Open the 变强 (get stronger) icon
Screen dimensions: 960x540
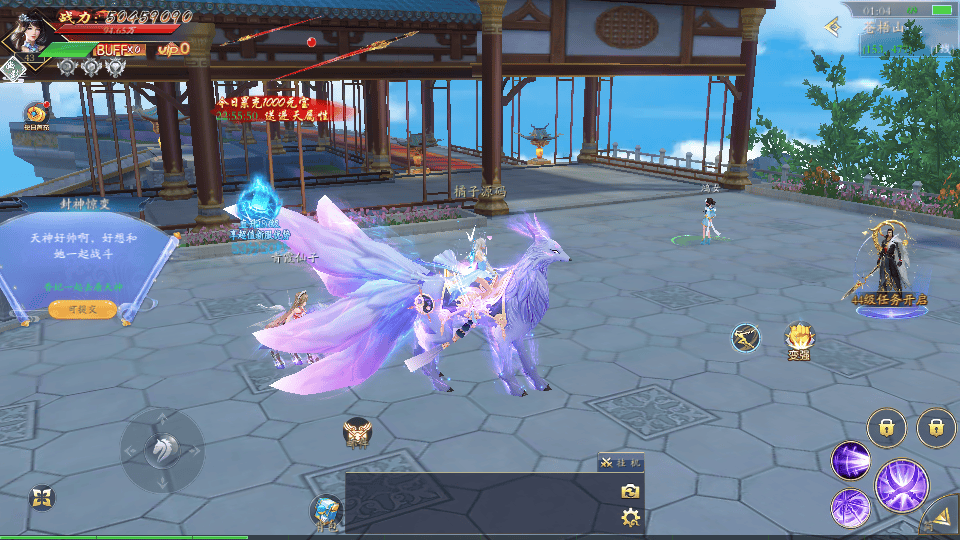pos(799,339)
